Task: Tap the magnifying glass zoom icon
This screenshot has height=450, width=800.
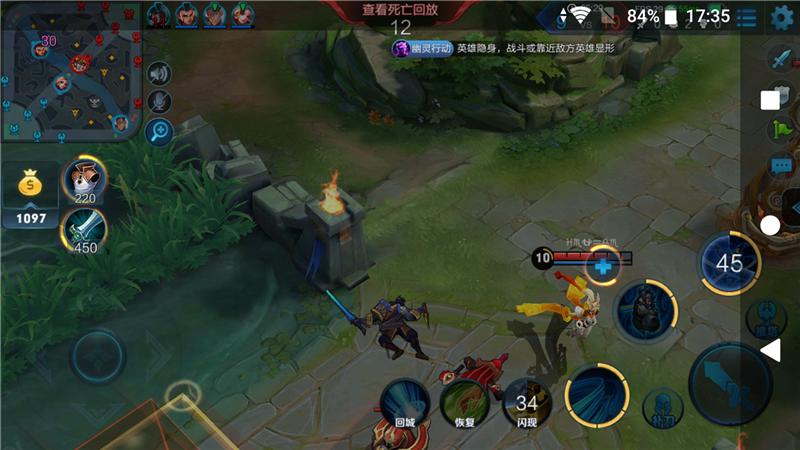Action: [159, 130]
